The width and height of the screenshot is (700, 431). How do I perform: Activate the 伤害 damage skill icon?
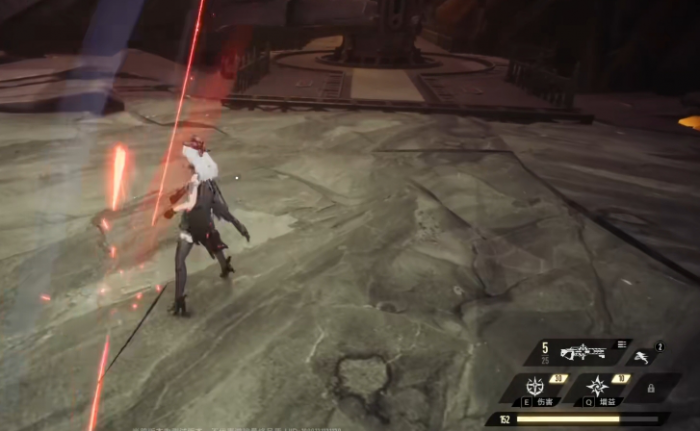[537, 386]
